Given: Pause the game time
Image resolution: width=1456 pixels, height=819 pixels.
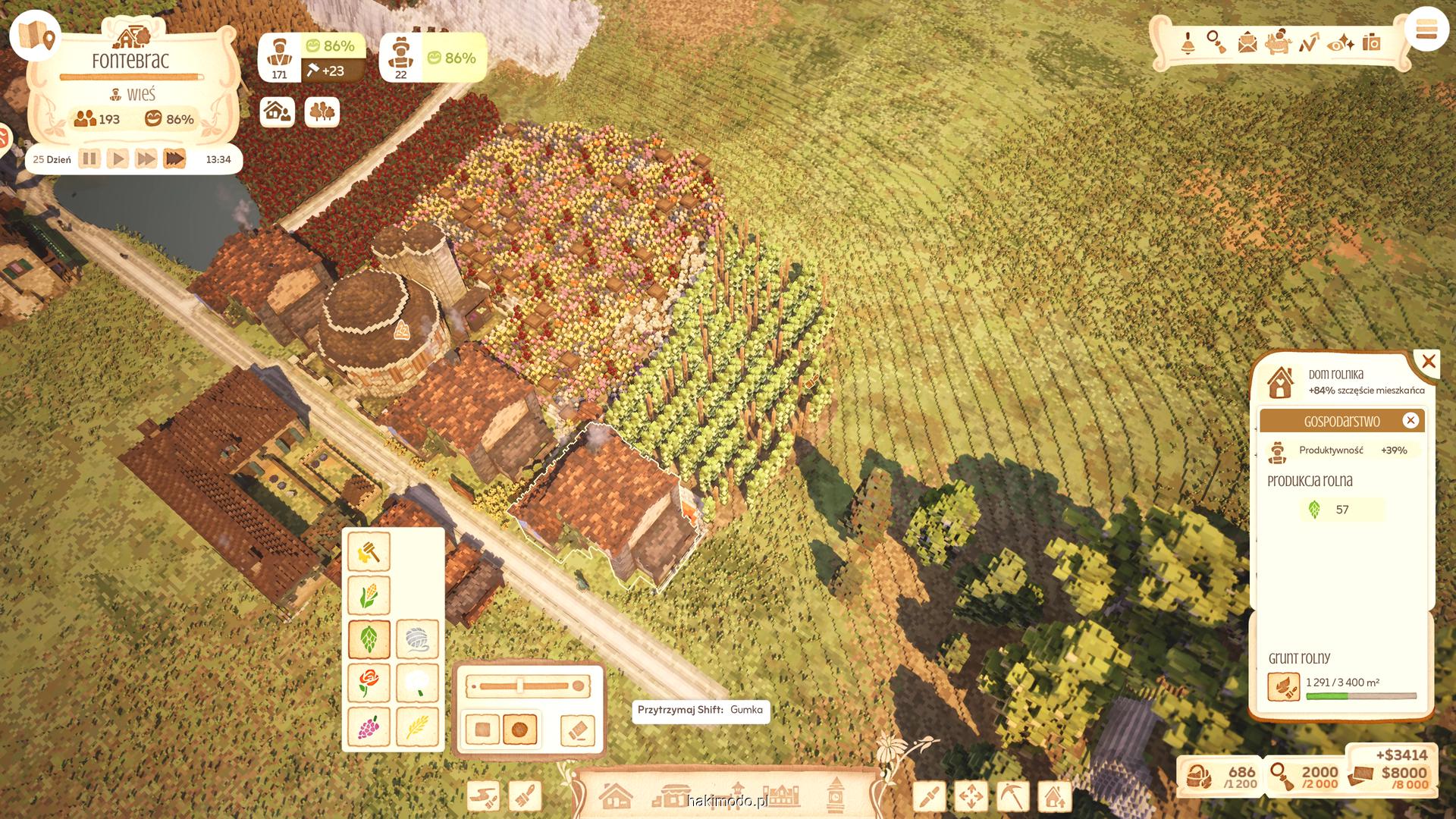Looking at the screenshot, I should [89, 159].
